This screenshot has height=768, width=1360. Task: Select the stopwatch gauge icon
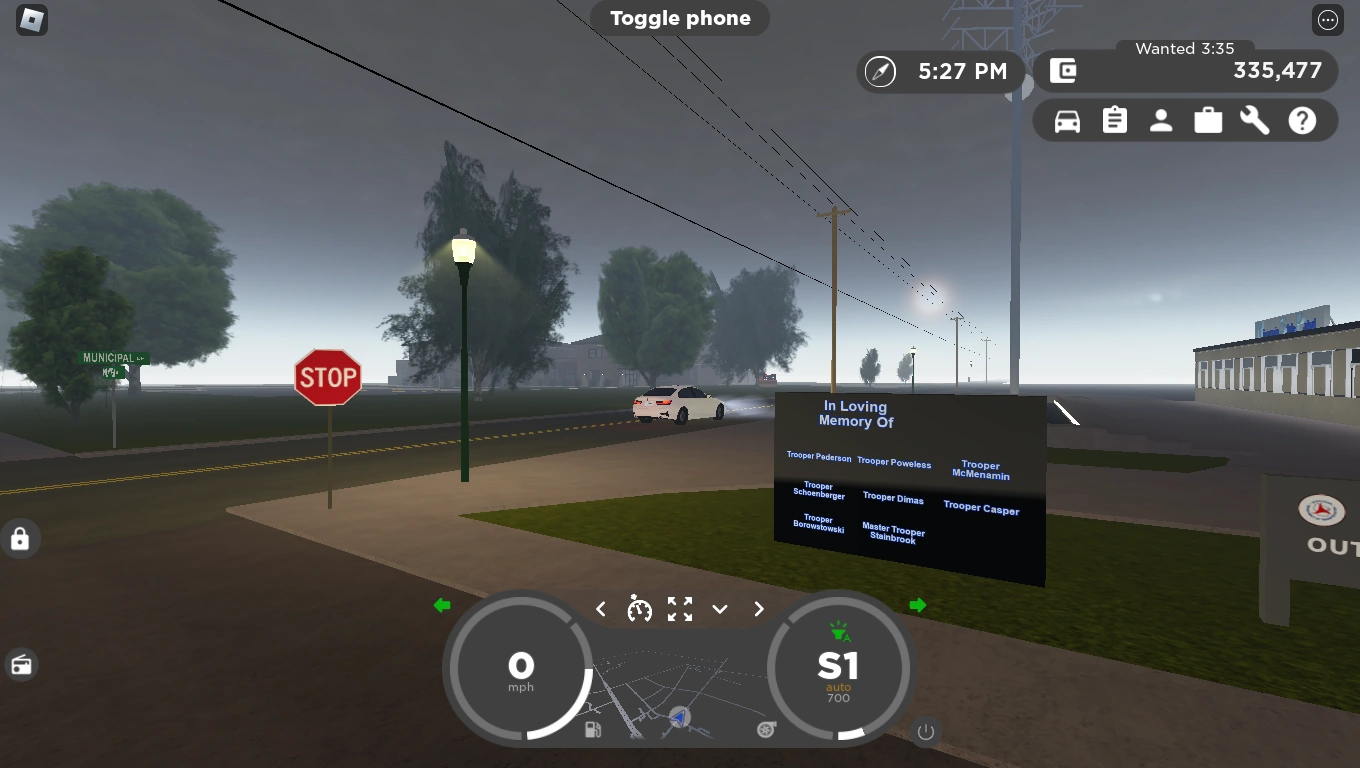tap(640, 608)
